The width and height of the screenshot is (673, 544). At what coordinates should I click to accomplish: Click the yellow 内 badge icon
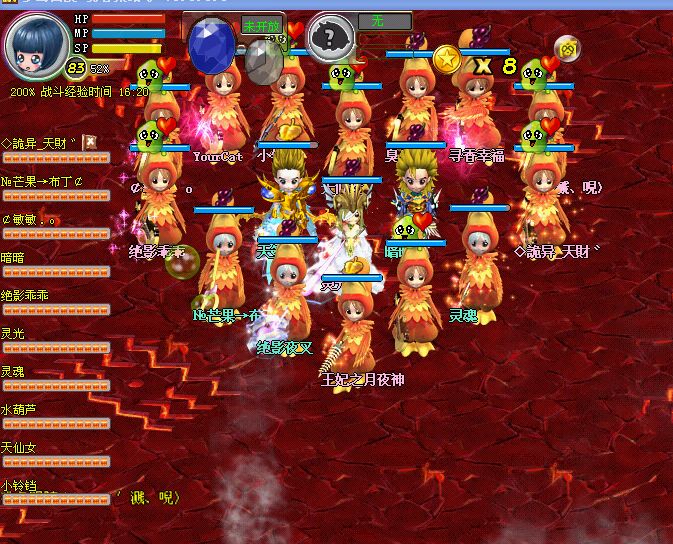pyautogui.click(x=567, y=46)
